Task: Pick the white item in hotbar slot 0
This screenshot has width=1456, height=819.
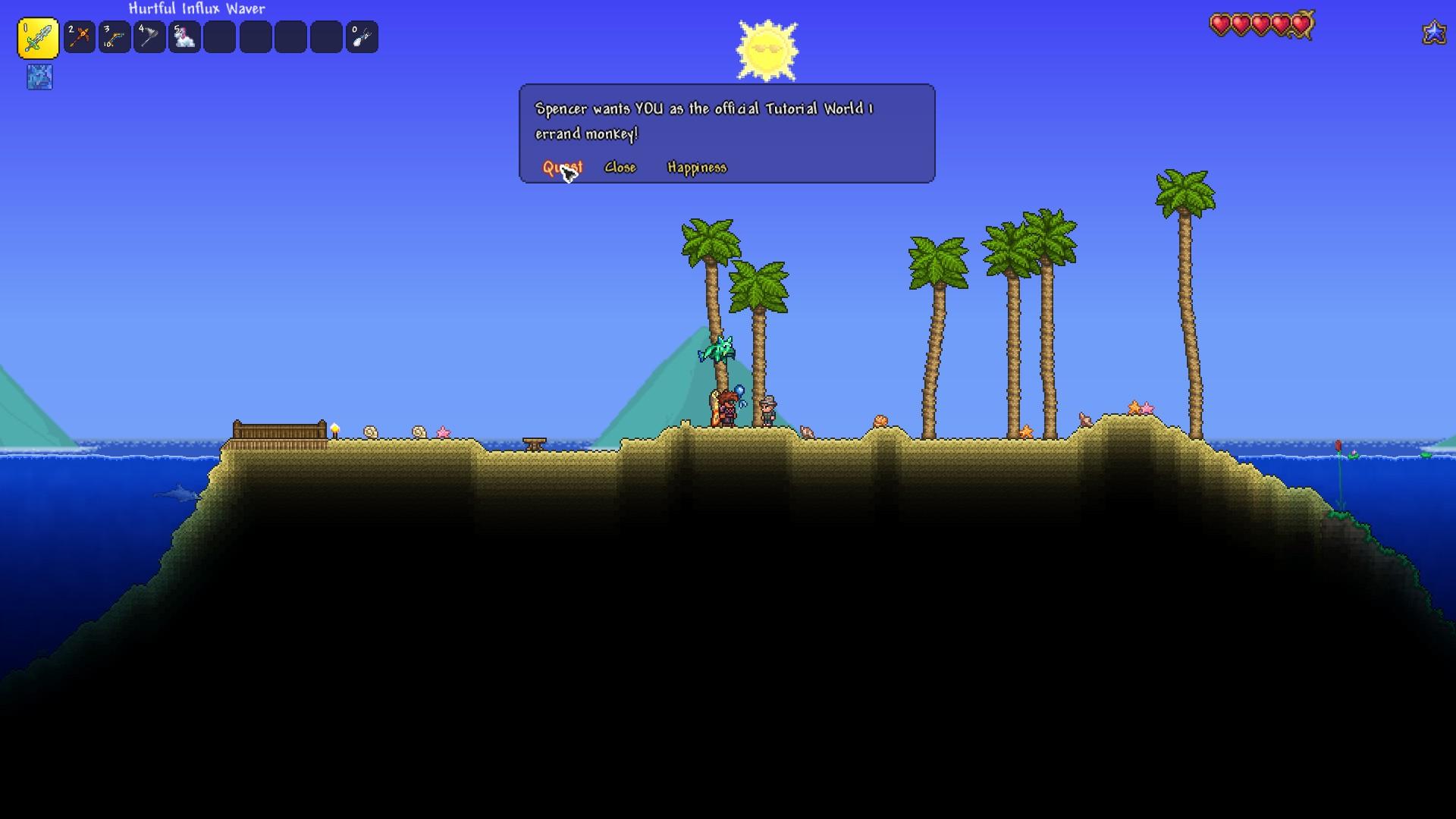Action: pyautogui.click(x=362, y=37)
